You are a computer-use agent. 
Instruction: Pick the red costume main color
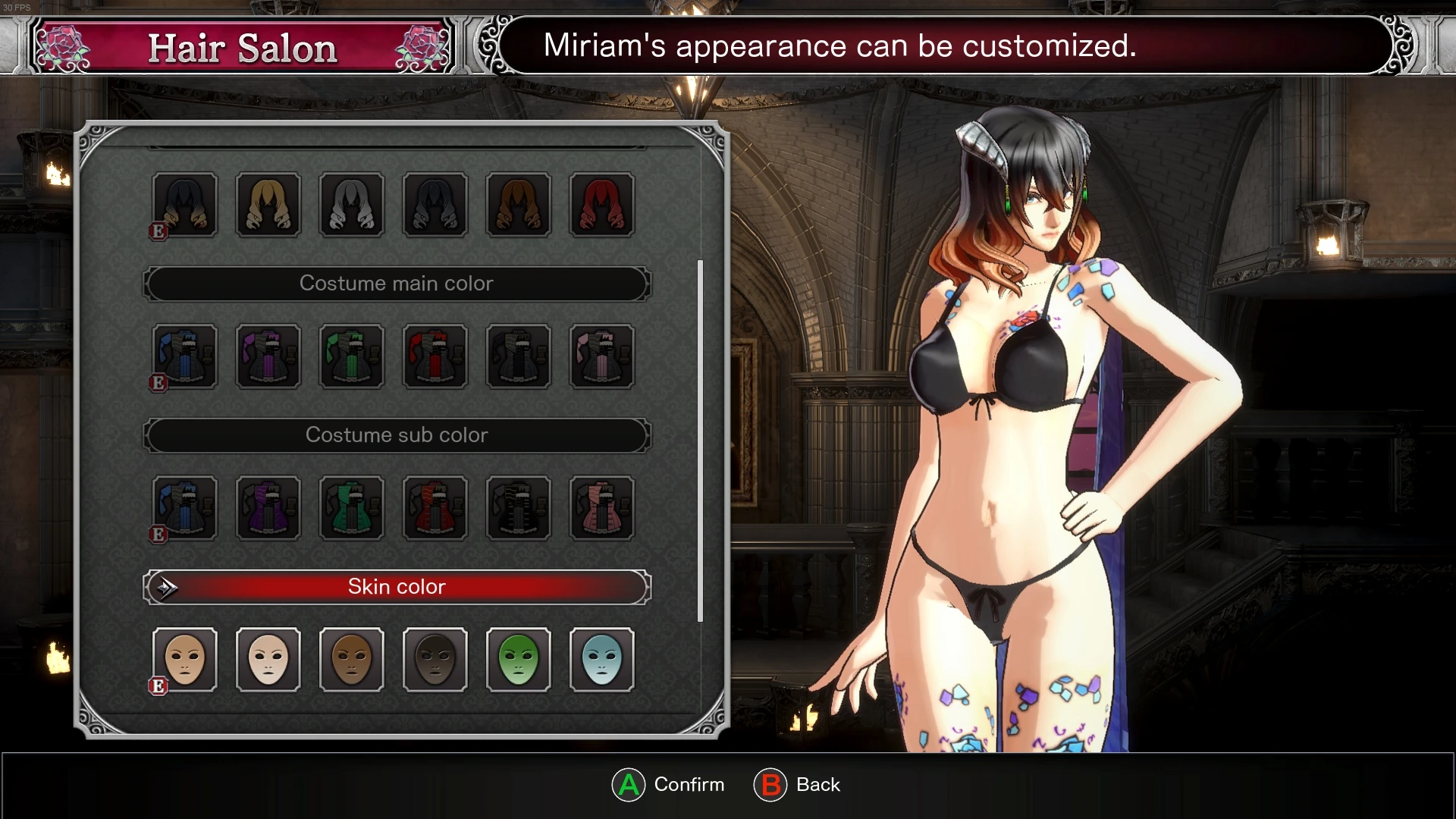tap(435, 356)
